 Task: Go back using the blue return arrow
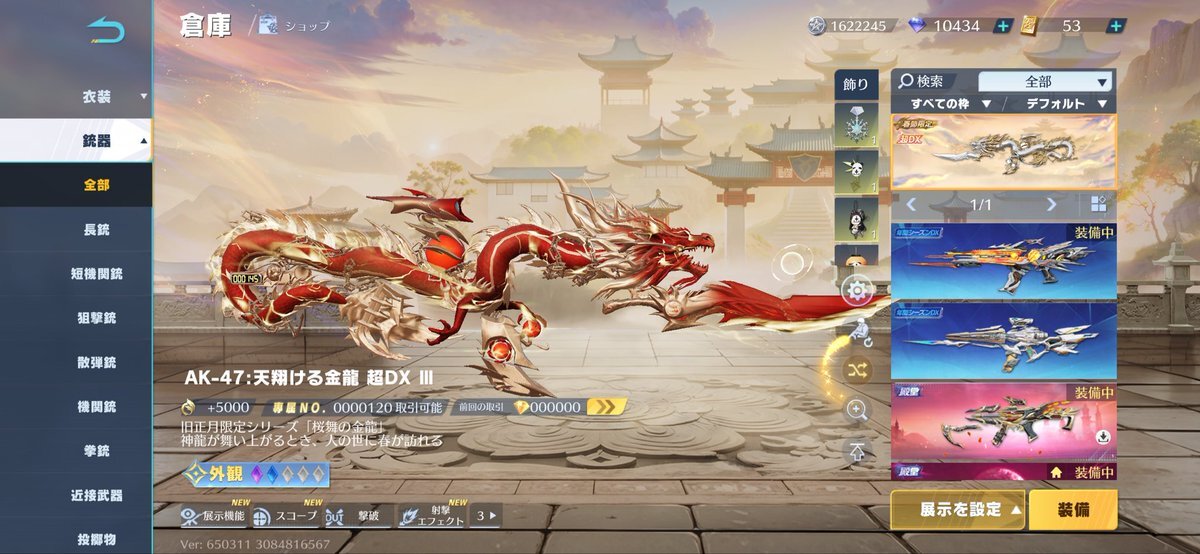point(105,30)
